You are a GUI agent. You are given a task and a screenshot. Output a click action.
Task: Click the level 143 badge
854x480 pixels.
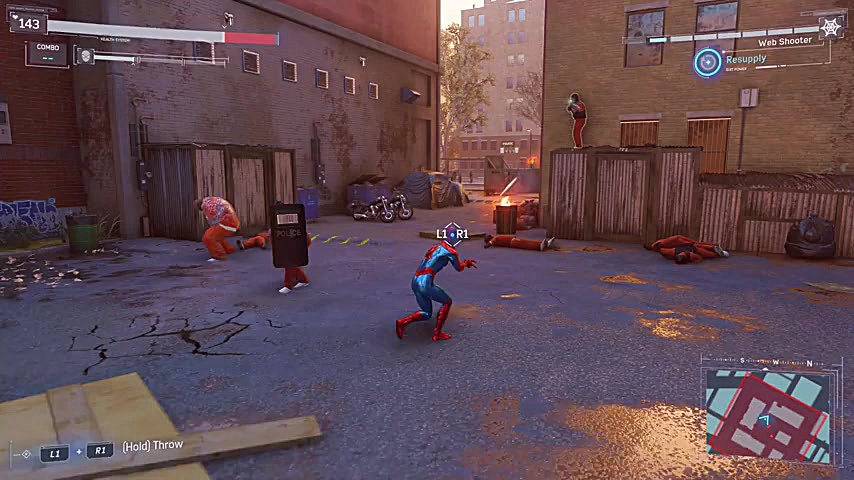27,22
